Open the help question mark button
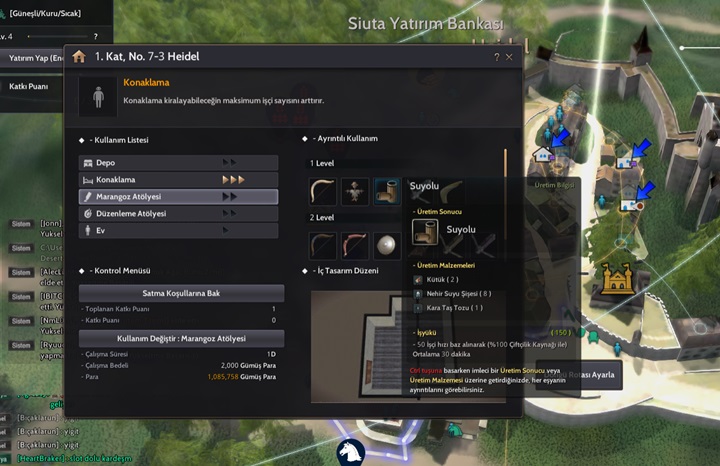 point(496,57)
